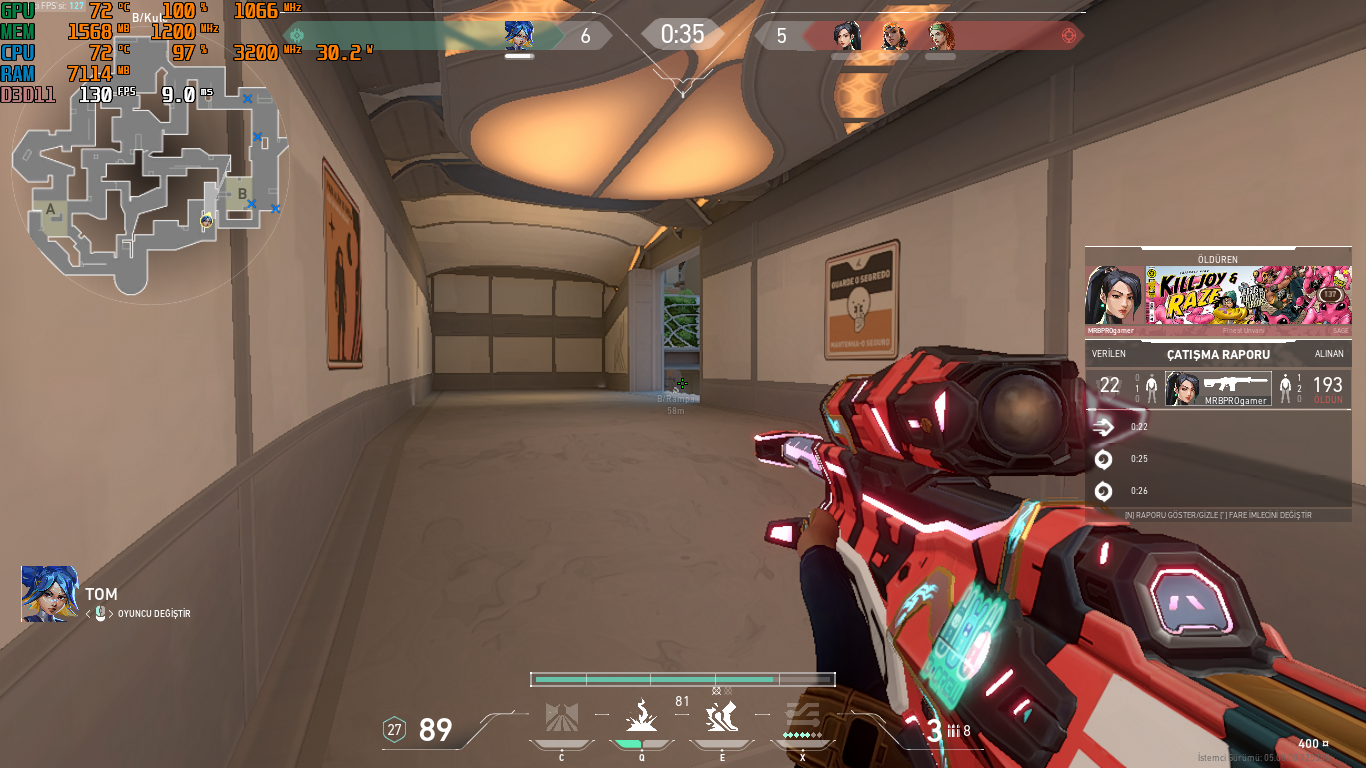Select Neon's portrait in the top team bar
This screenshot has width=1366, height=768.
519,36
